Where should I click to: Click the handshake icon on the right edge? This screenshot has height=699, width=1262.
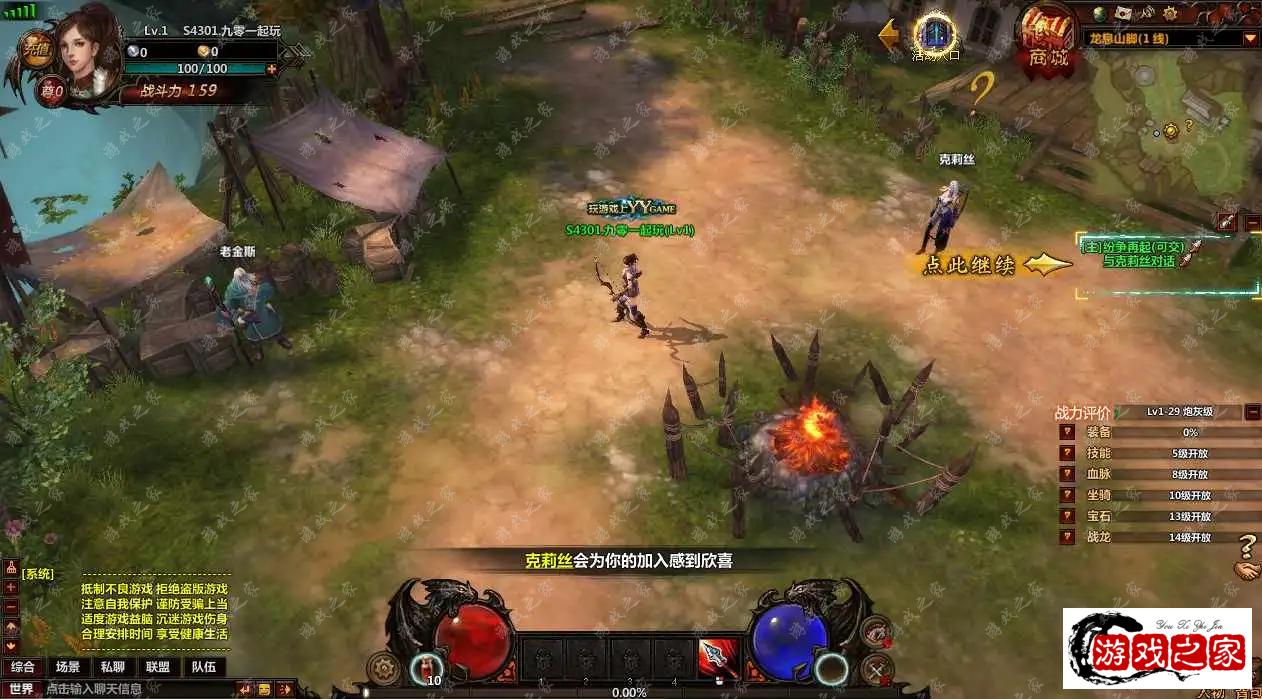[x=1247, y=571]
